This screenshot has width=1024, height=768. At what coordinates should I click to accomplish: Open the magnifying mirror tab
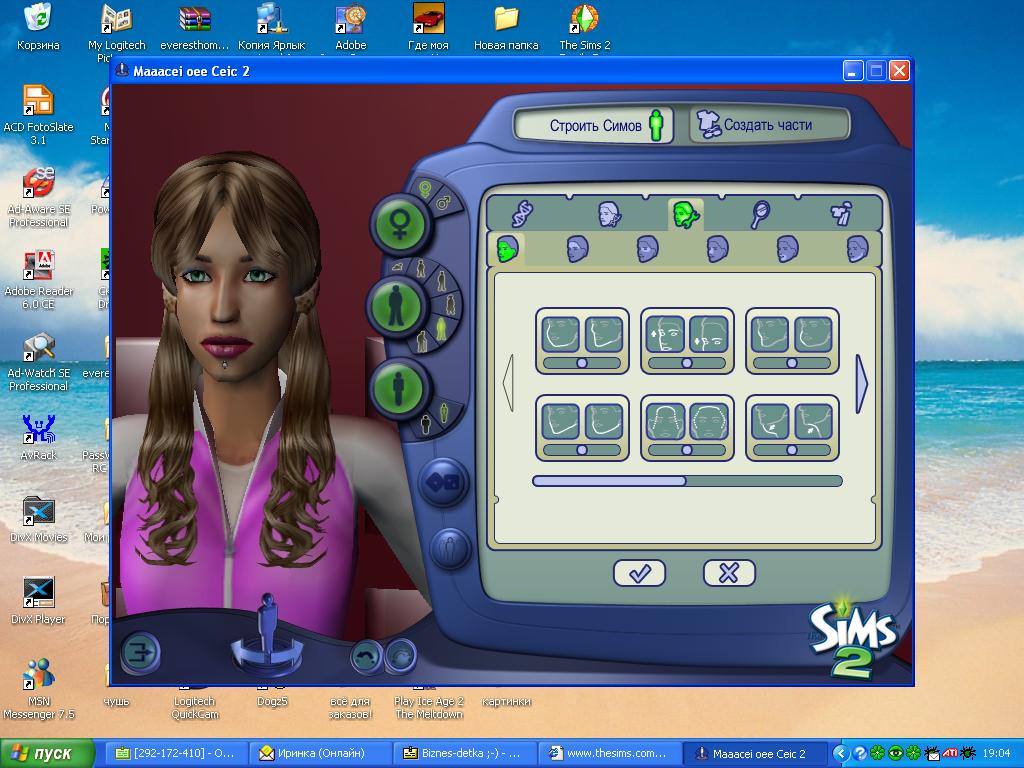point(760,212)
